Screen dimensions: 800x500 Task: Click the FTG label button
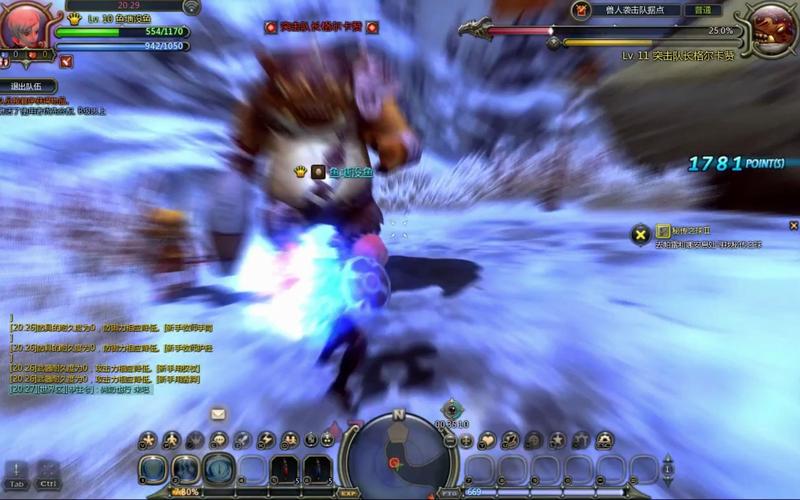click(449, 492)
